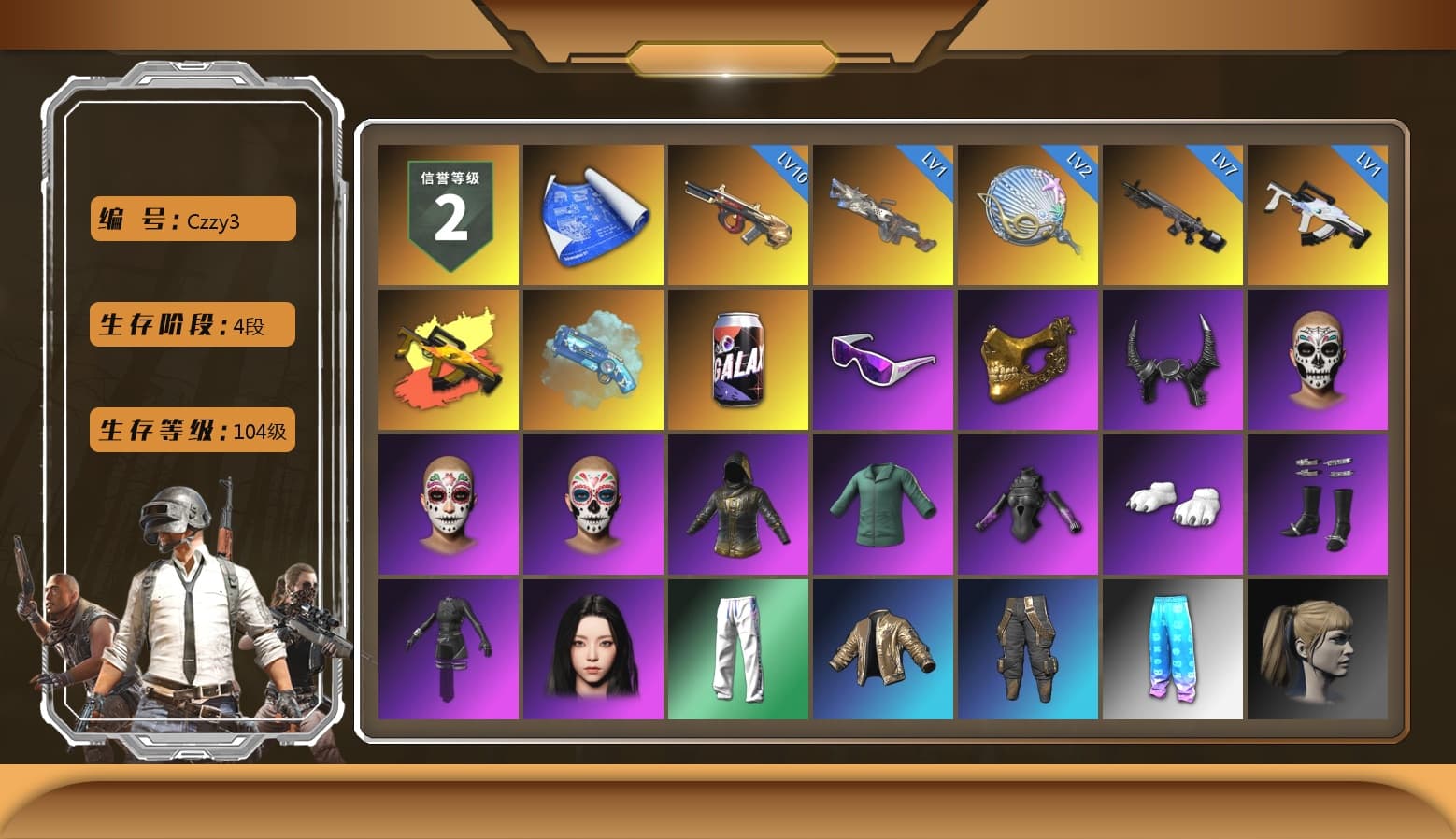Click the purple-lens sunglasses item
1456x839 pixels.
click(883, 360)
